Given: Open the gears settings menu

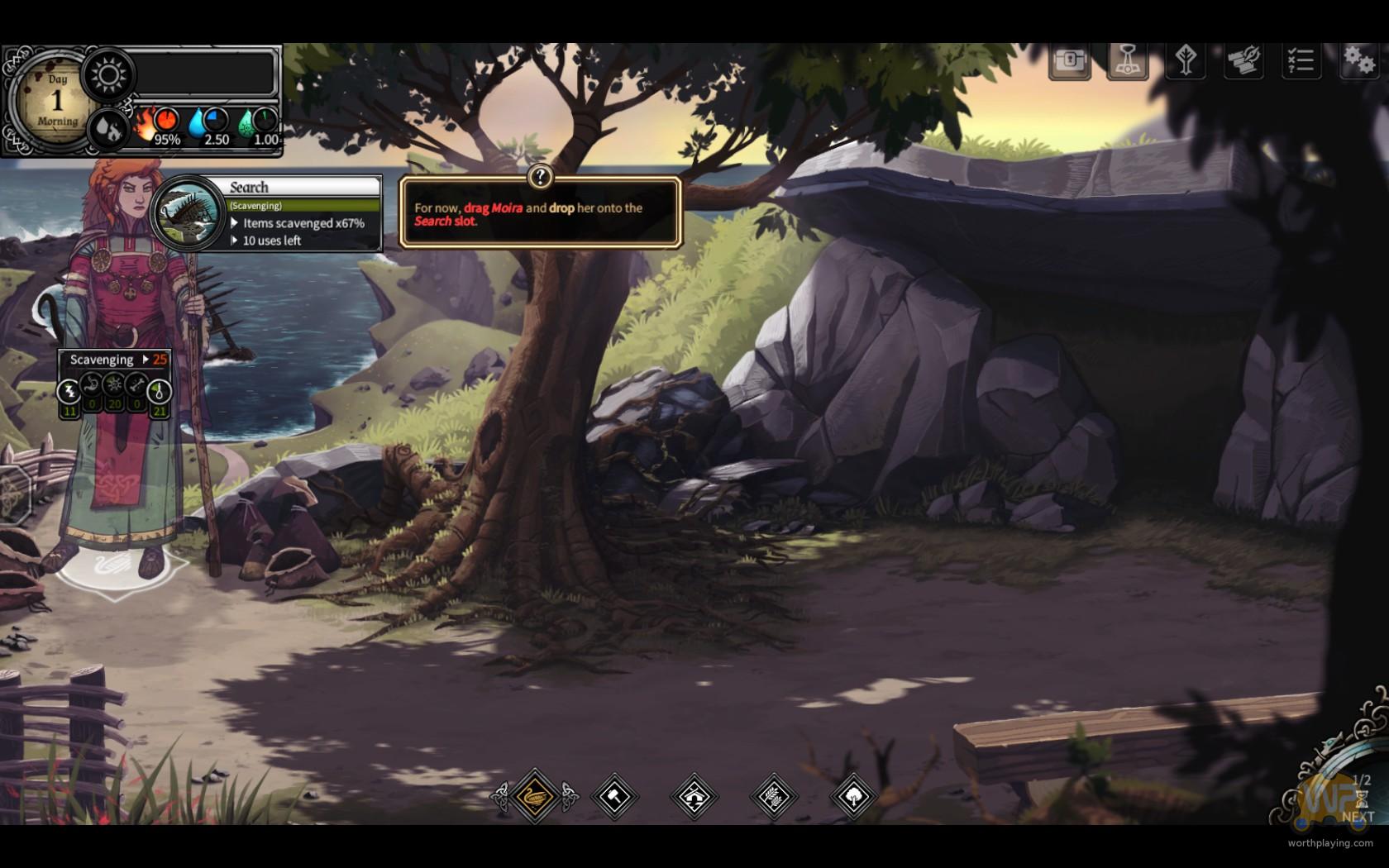Looking at the screenshot, I should 1358,61.
